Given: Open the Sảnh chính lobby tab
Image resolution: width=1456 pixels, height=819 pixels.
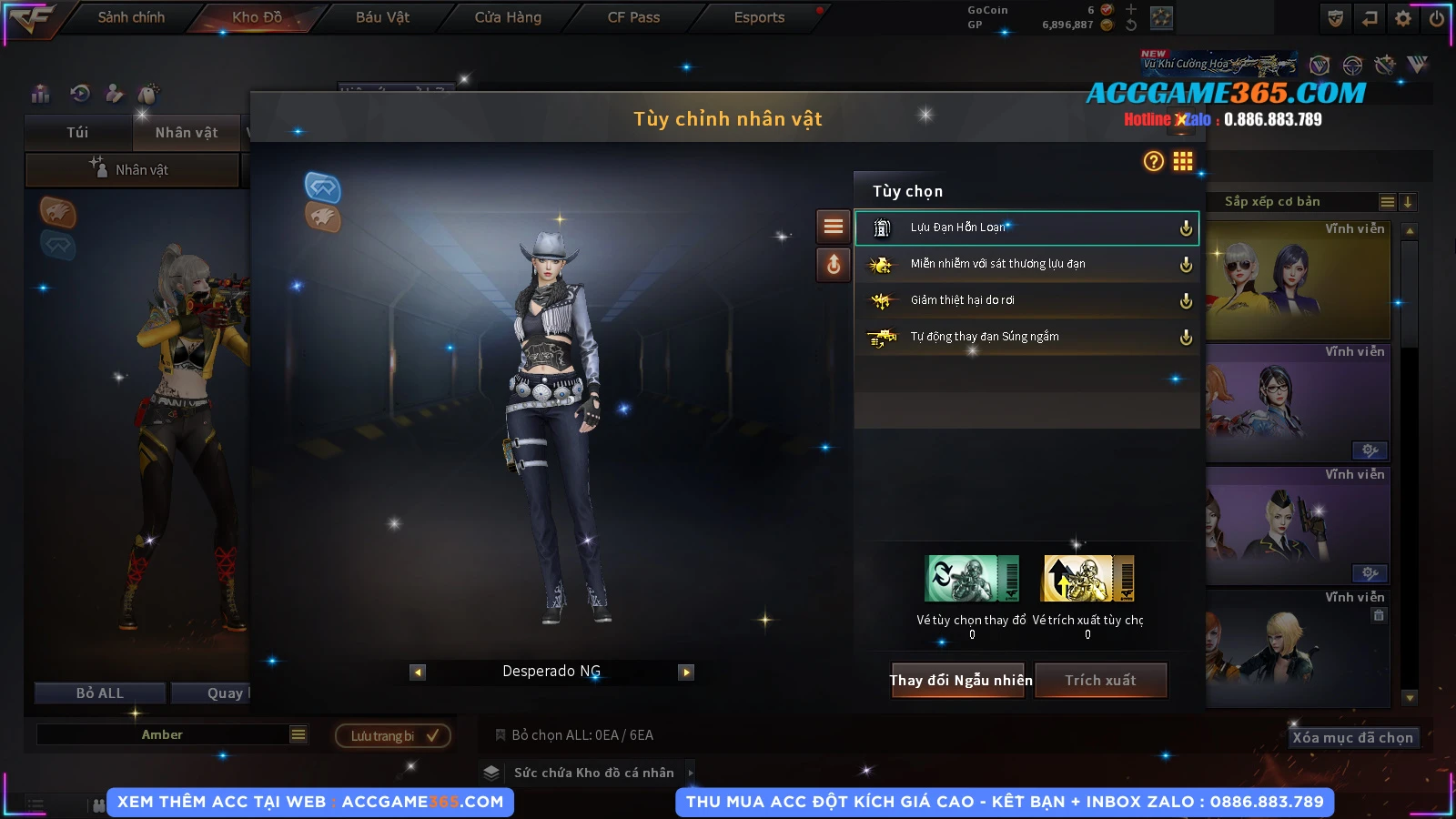Looking at the screenshot, I should 131,17.
